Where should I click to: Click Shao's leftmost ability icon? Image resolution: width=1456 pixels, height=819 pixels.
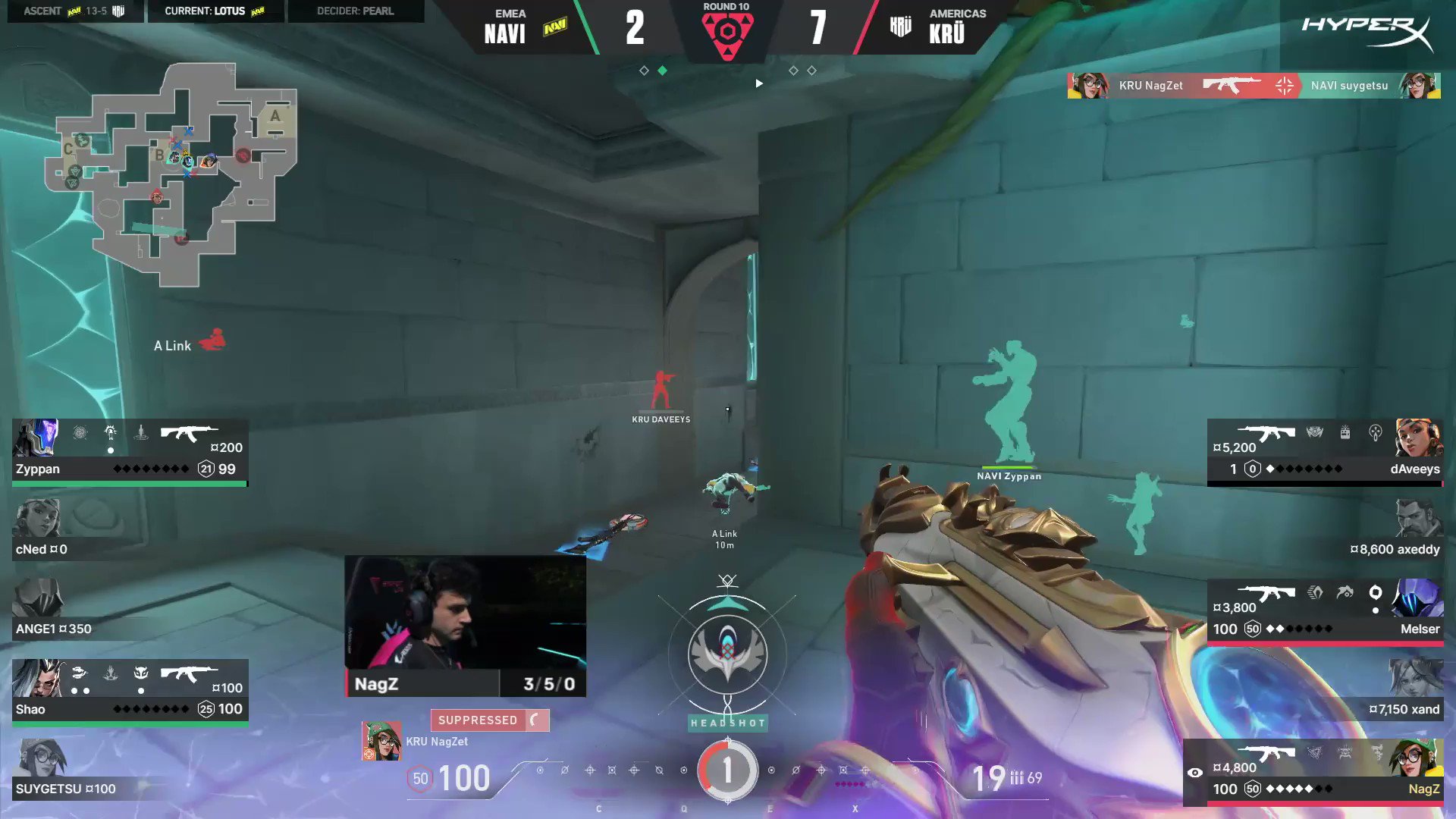78,670
